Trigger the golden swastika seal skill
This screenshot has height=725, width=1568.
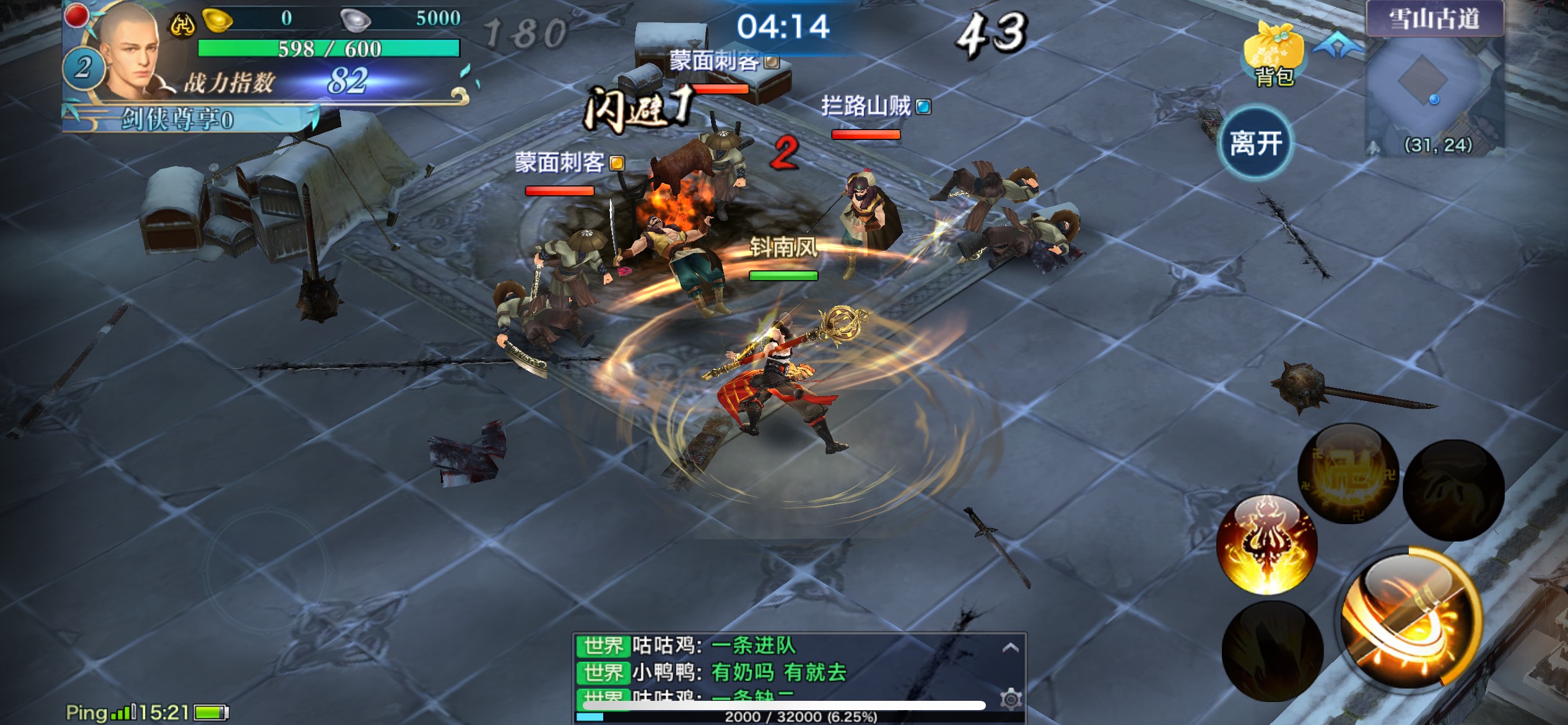point(1348,474)
